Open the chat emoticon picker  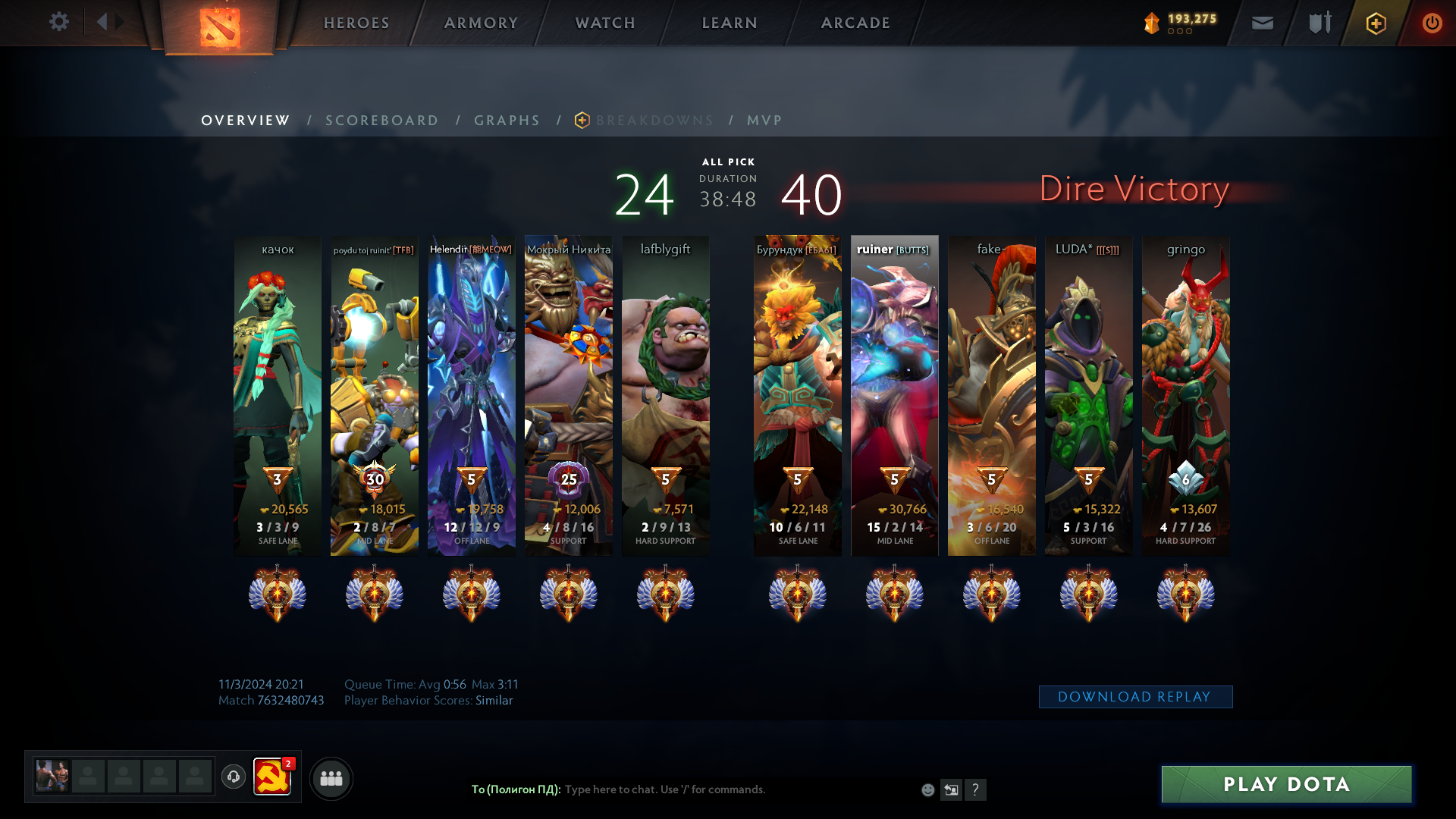[x=927, y=790]
